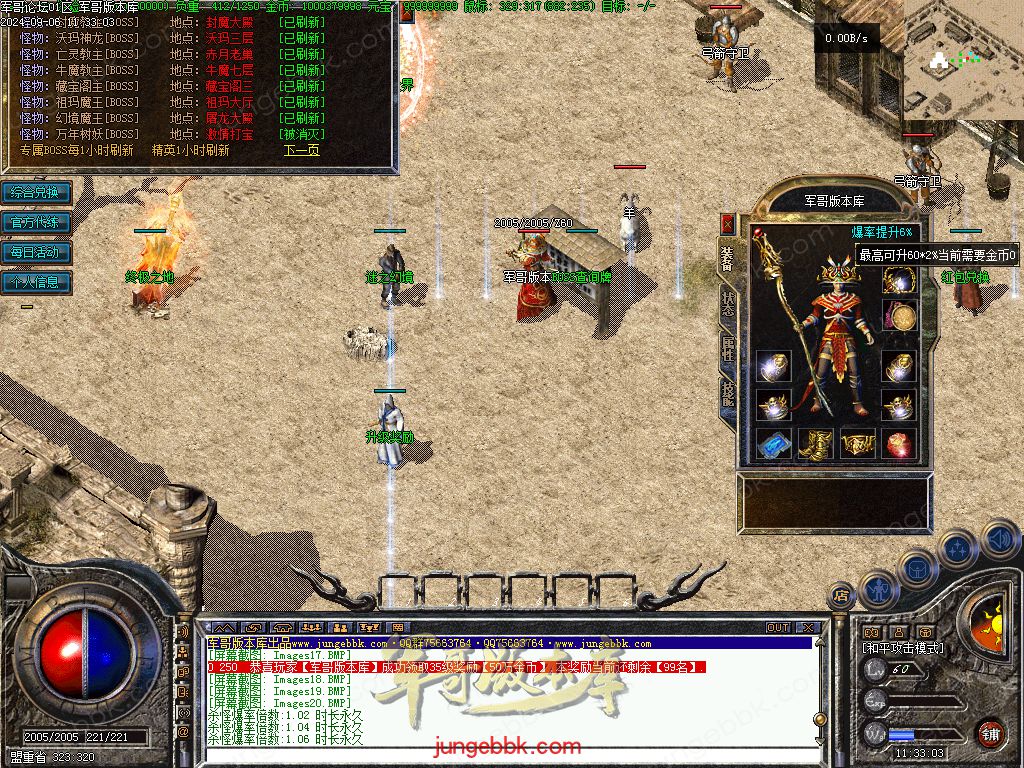This screenshot has width=1024, height=768.
Task: Open the red 铺 stall button
Action: tap(991, 733)
